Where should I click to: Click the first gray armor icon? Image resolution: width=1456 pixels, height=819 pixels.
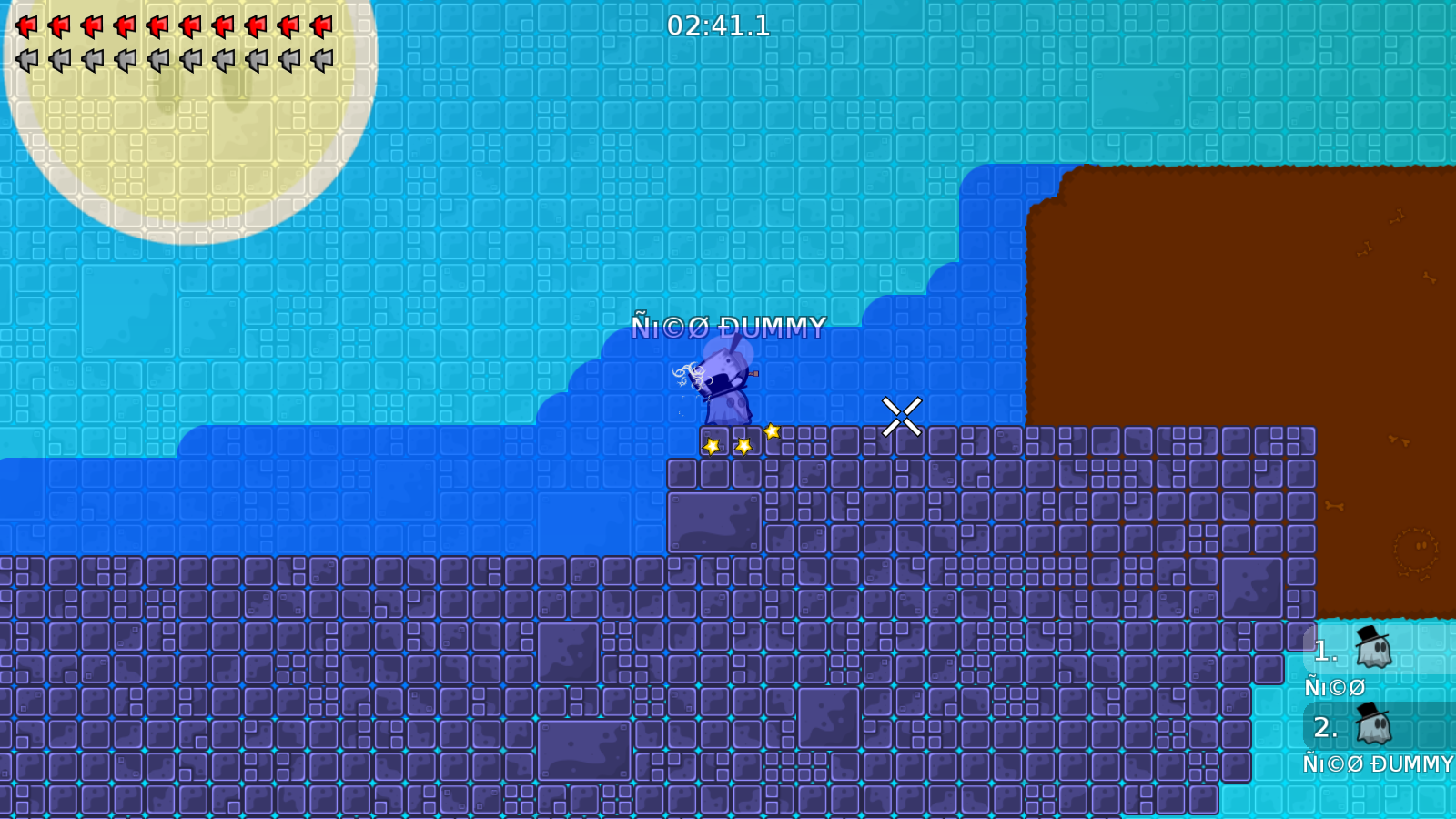tap(27, 62)
